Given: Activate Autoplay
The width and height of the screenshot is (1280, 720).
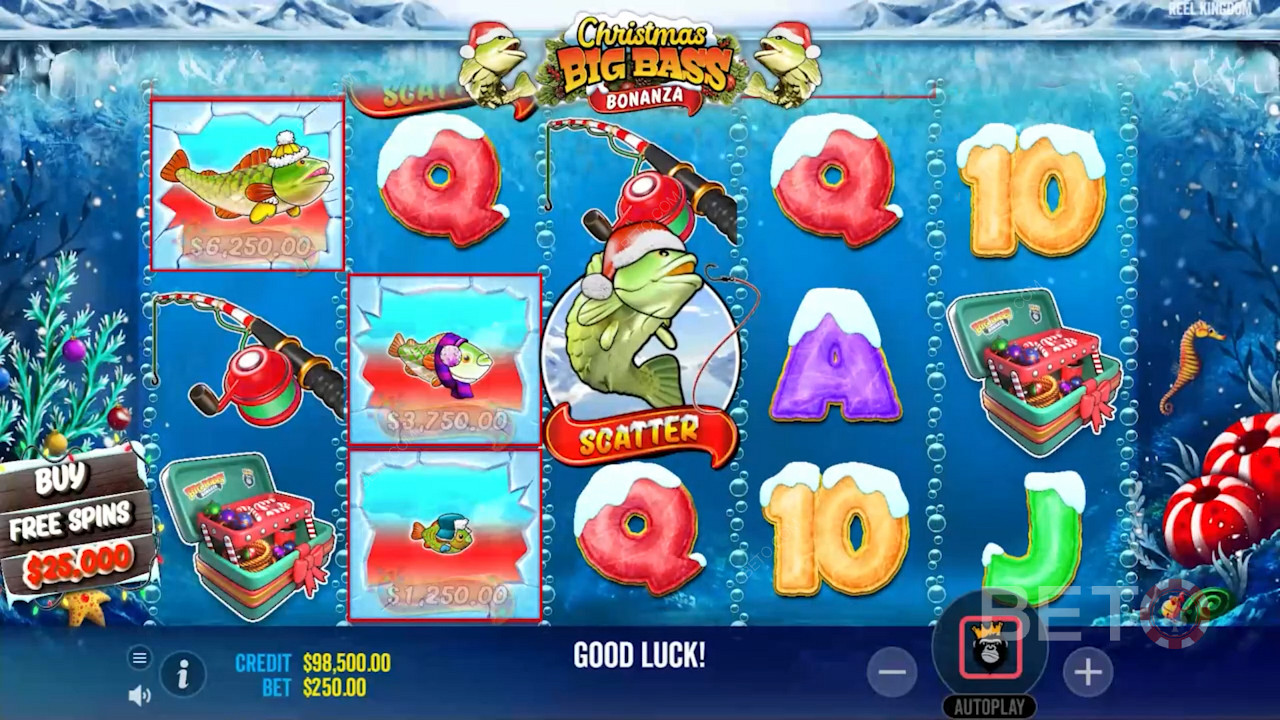Looking at the screenshot, I should (989, 707).
